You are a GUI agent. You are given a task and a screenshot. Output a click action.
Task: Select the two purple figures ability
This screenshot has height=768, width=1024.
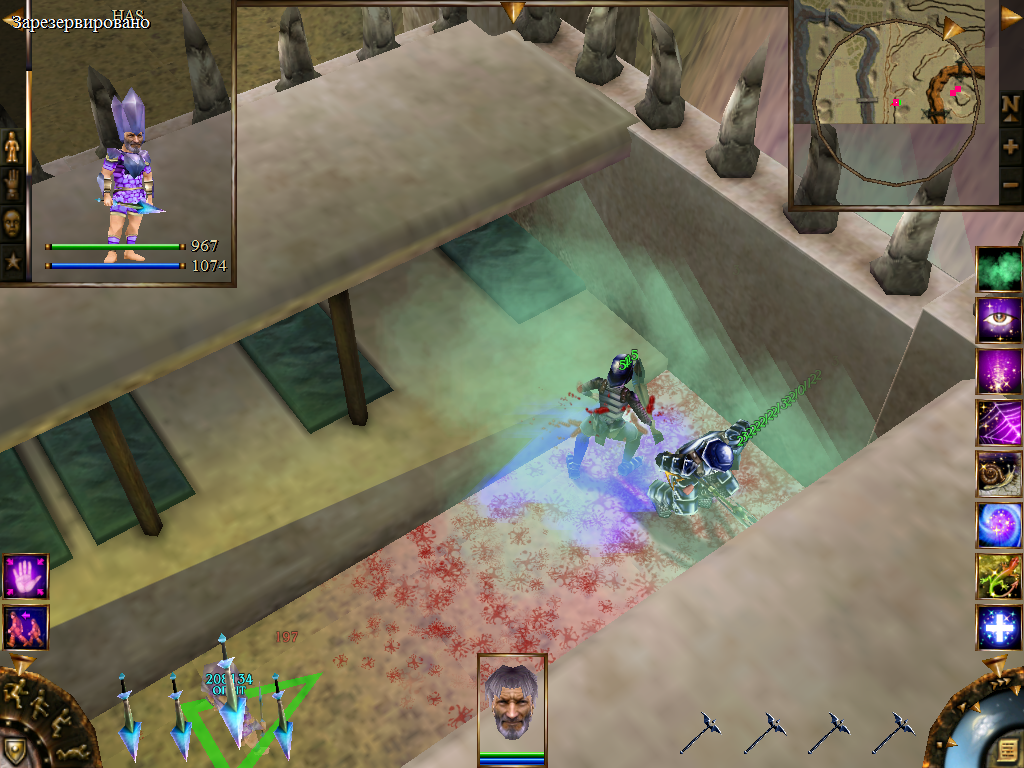[x=25, y=627]
